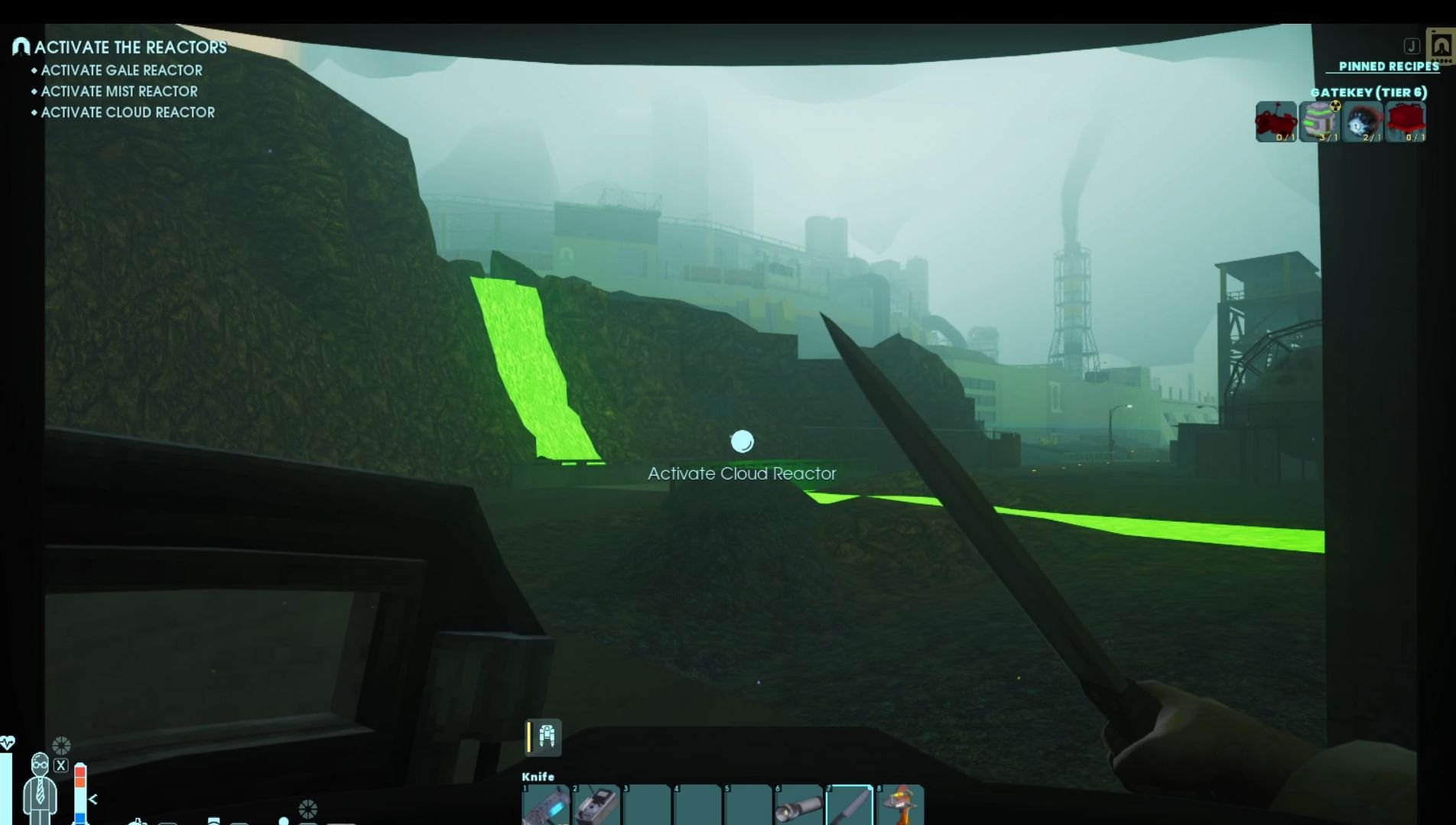Viewport: 1456px width, 825px height.
Task: Open the Activate the Reactors objective tracker
Action: [x=129, y=47]
